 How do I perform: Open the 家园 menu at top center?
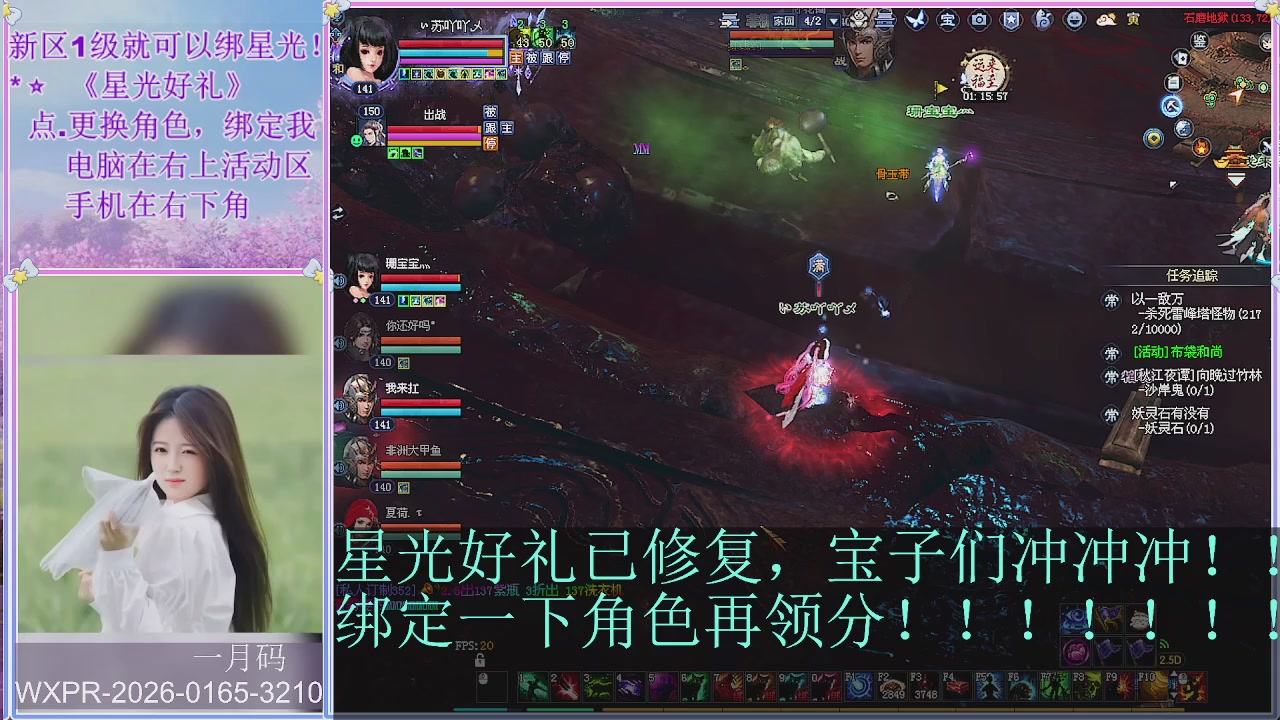784,21
